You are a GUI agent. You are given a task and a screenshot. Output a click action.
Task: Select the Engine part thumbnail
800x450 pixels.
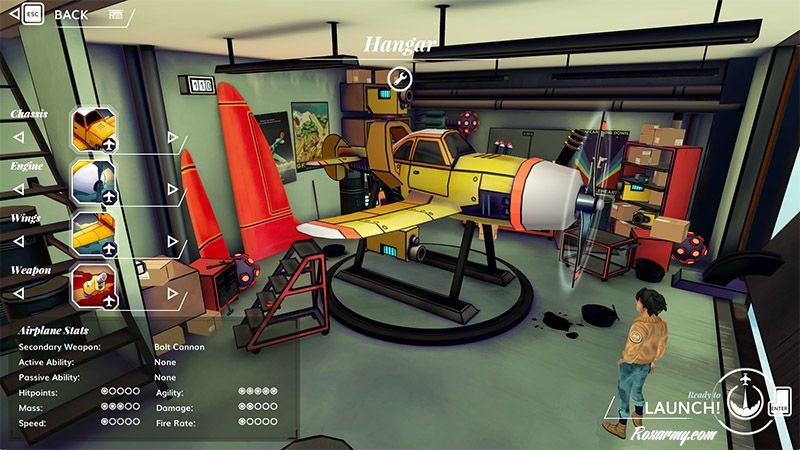coord(94,182)
